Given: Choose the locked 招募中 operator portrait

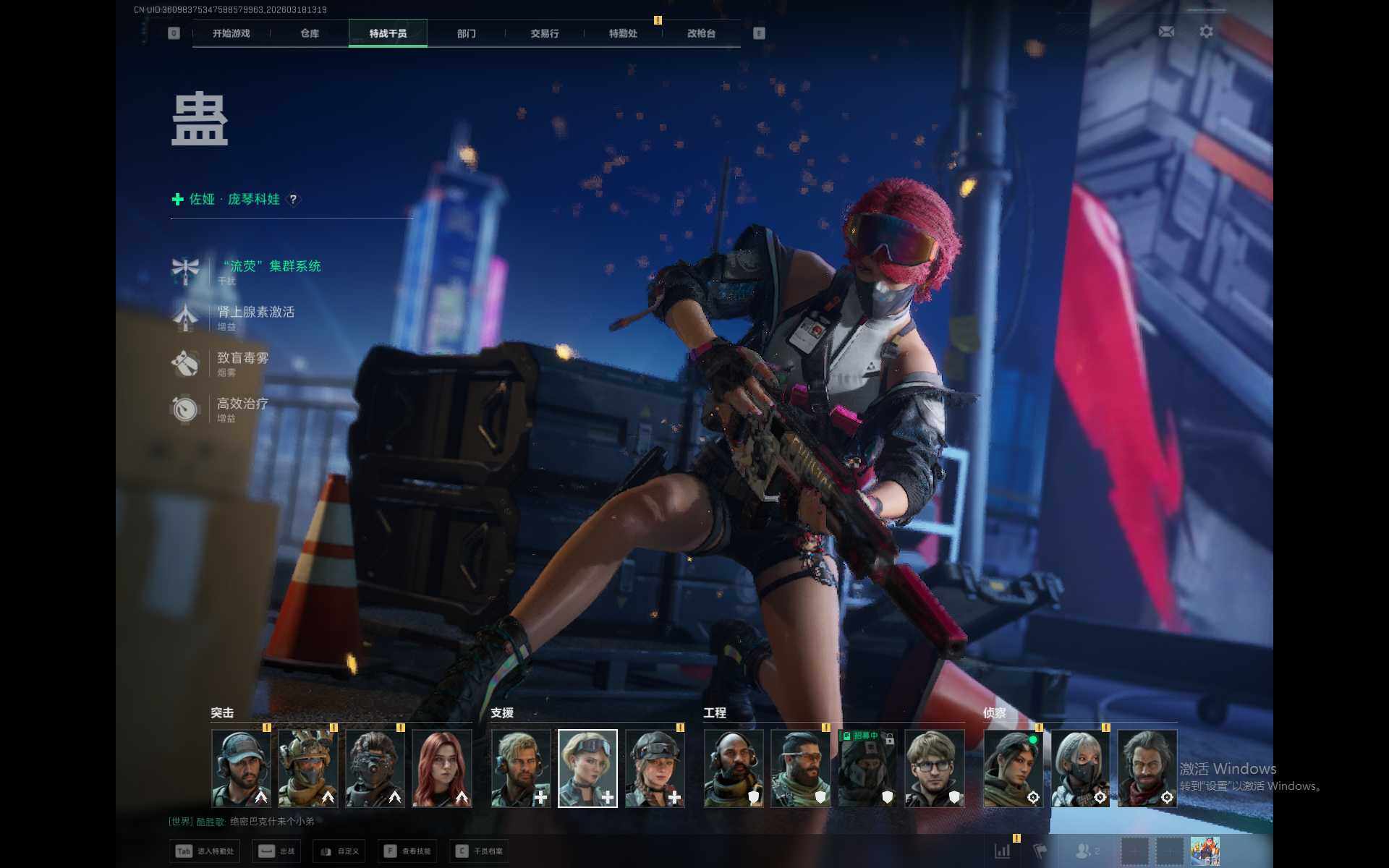Looking at the screenshot, I should (x=867, y=767).
